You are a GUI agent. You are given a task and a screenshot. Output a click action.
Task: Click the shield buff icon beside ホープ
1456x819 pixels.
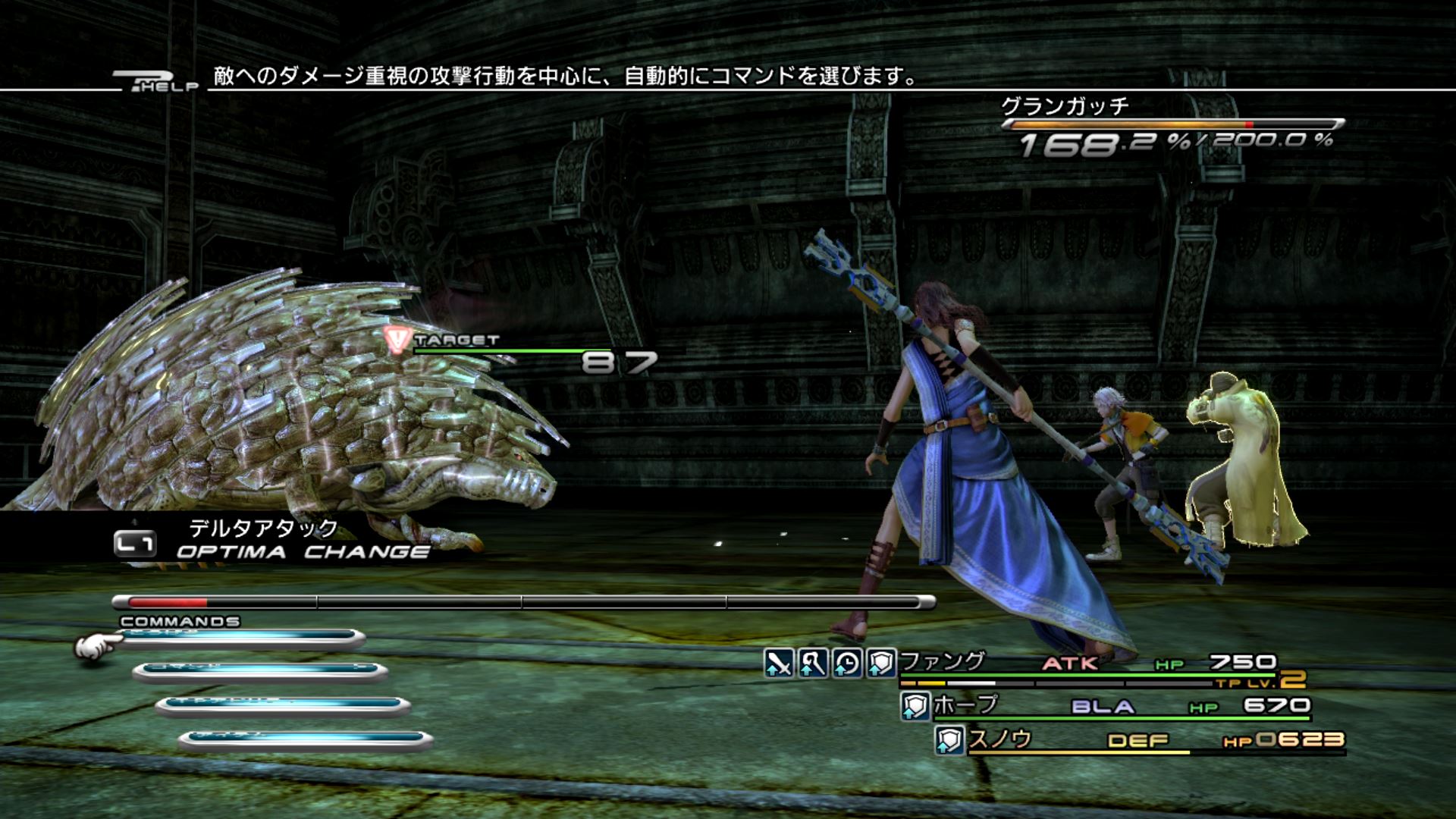tap(915, 707)
